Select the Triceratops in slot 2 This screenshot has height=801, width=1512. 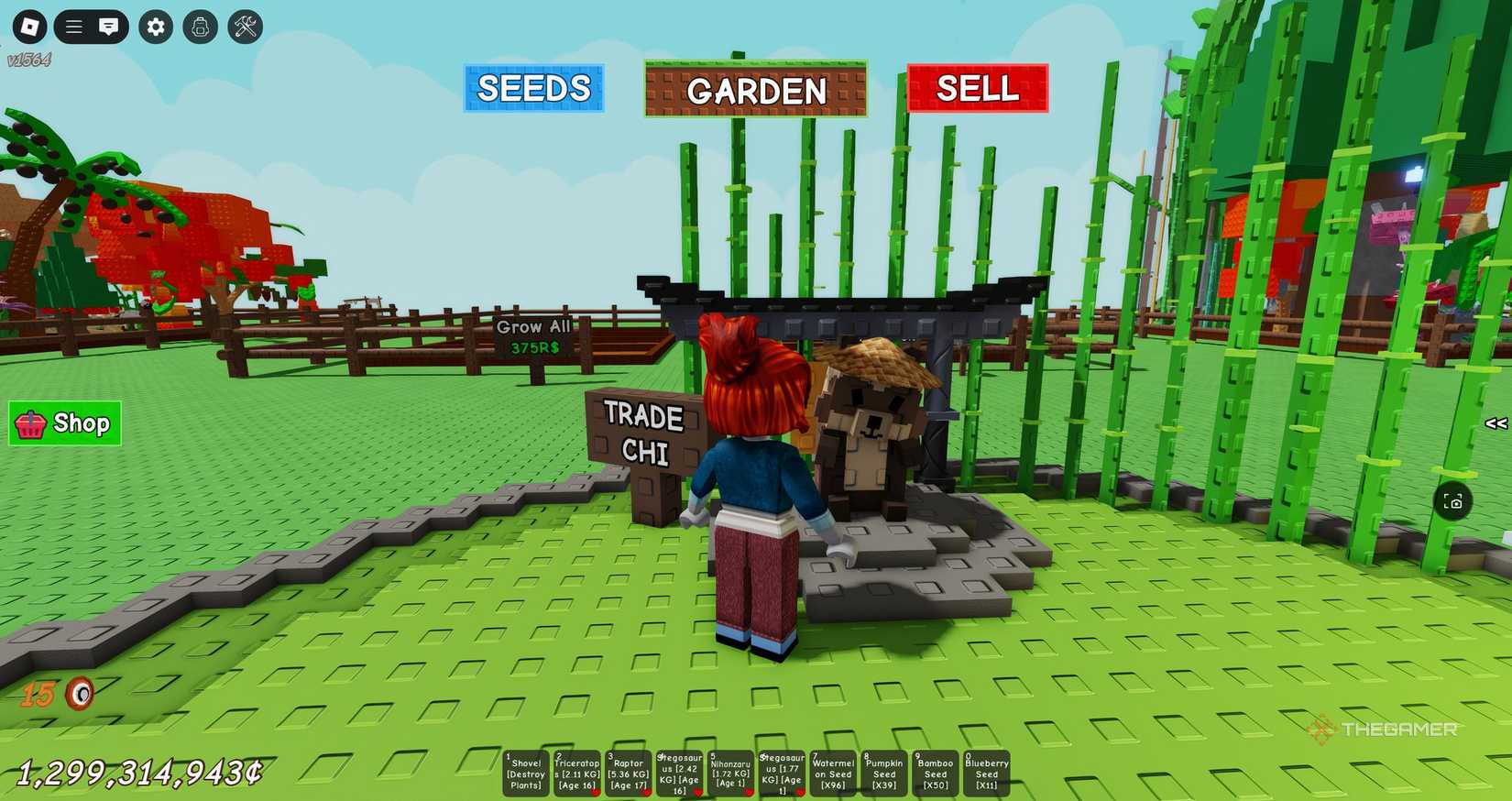click(x=575, y=773)
